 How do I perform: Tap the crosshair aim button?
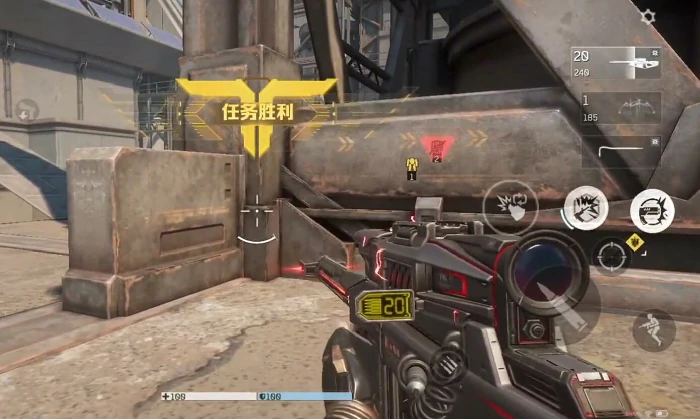click(x=612, y=257)
